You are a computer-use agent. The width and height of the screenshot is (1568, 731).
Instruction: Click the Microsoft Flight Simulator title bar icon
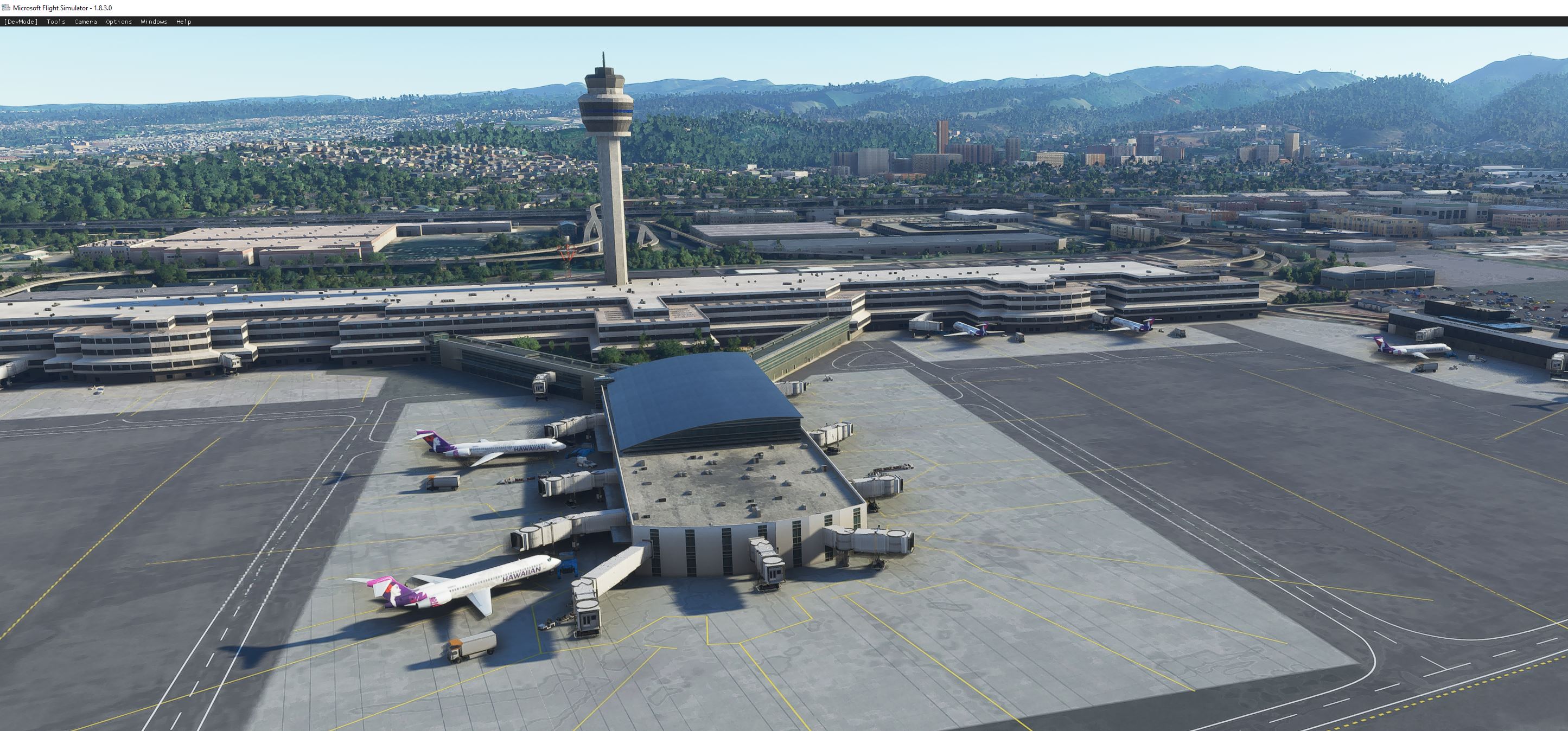pyautogui.click(x=6, y=7)
